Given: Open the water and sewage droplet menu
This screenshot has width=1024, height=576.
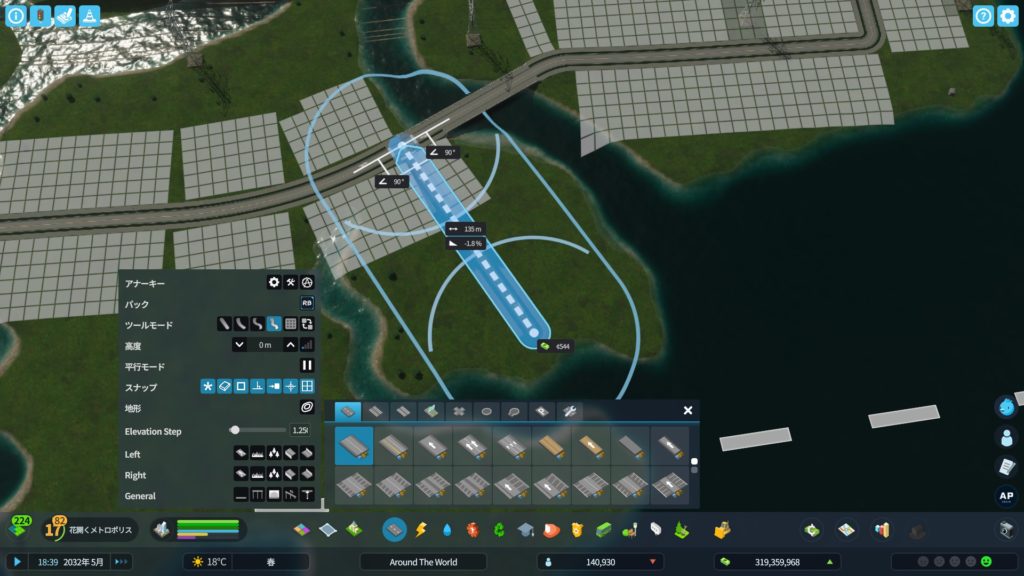Looking at the screenshot, I should pyautogui.click(x=447, y=528).
